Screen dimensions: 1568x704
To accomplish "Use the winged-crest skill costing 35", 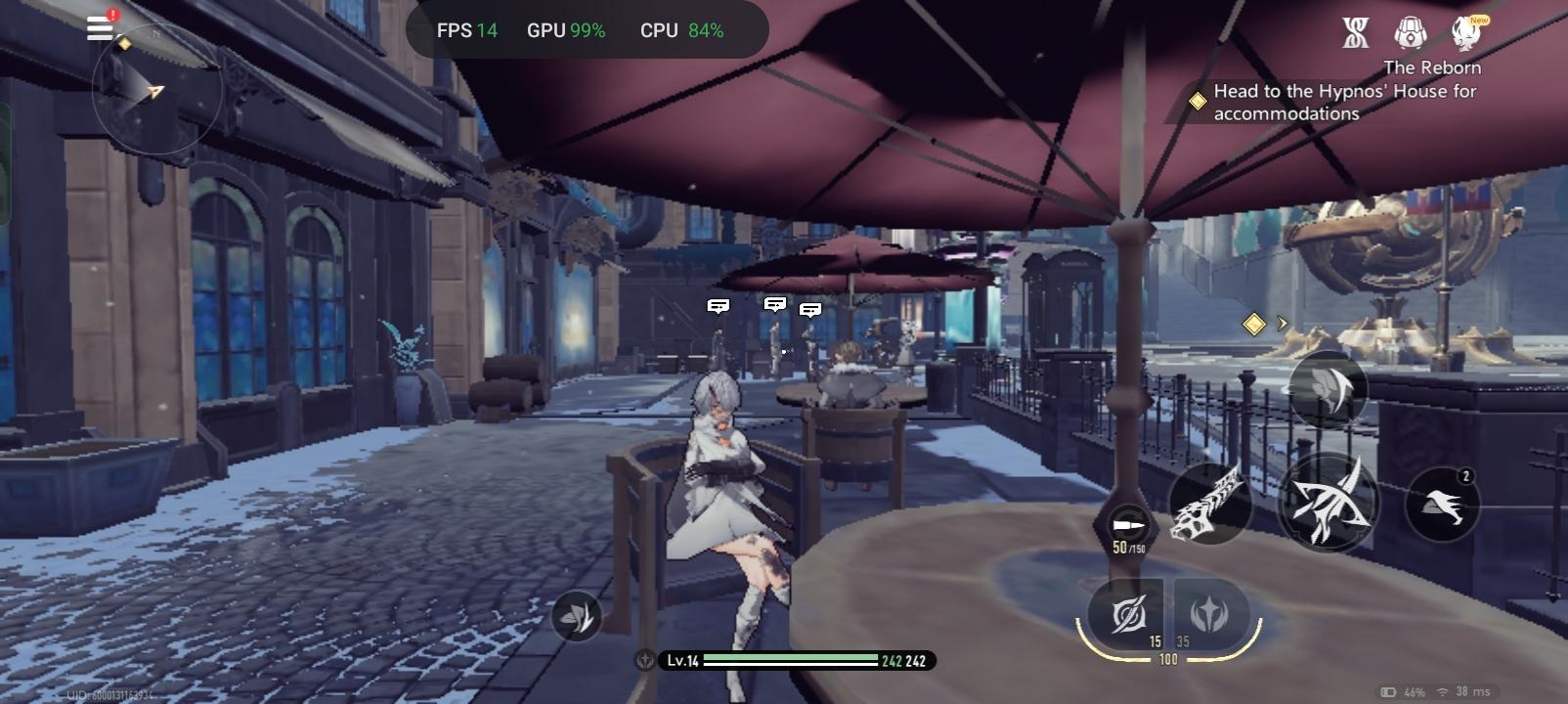I will (1209, 615).
